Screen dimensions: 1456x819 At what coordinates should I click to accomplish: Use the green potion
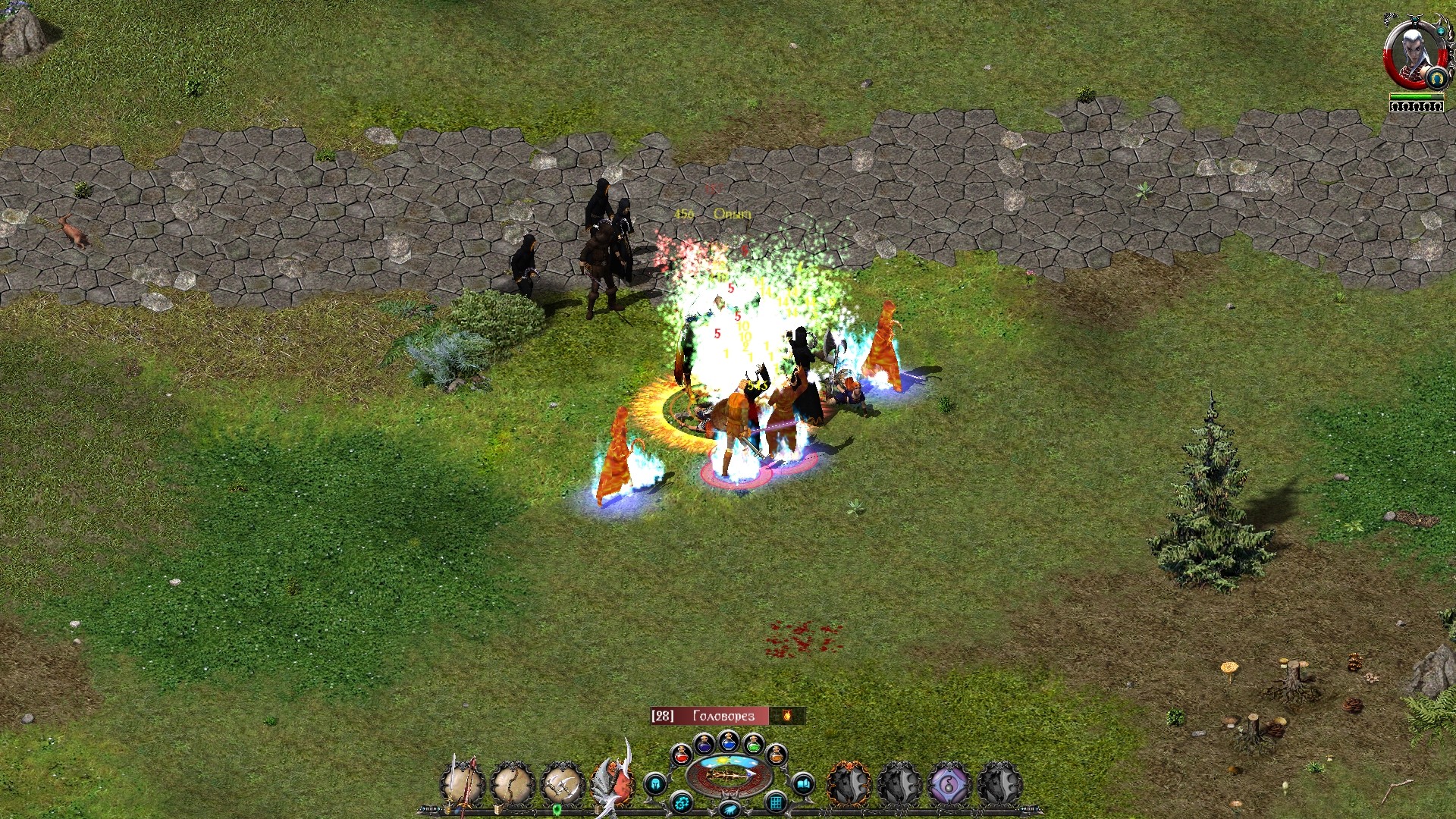pos(753,743)
